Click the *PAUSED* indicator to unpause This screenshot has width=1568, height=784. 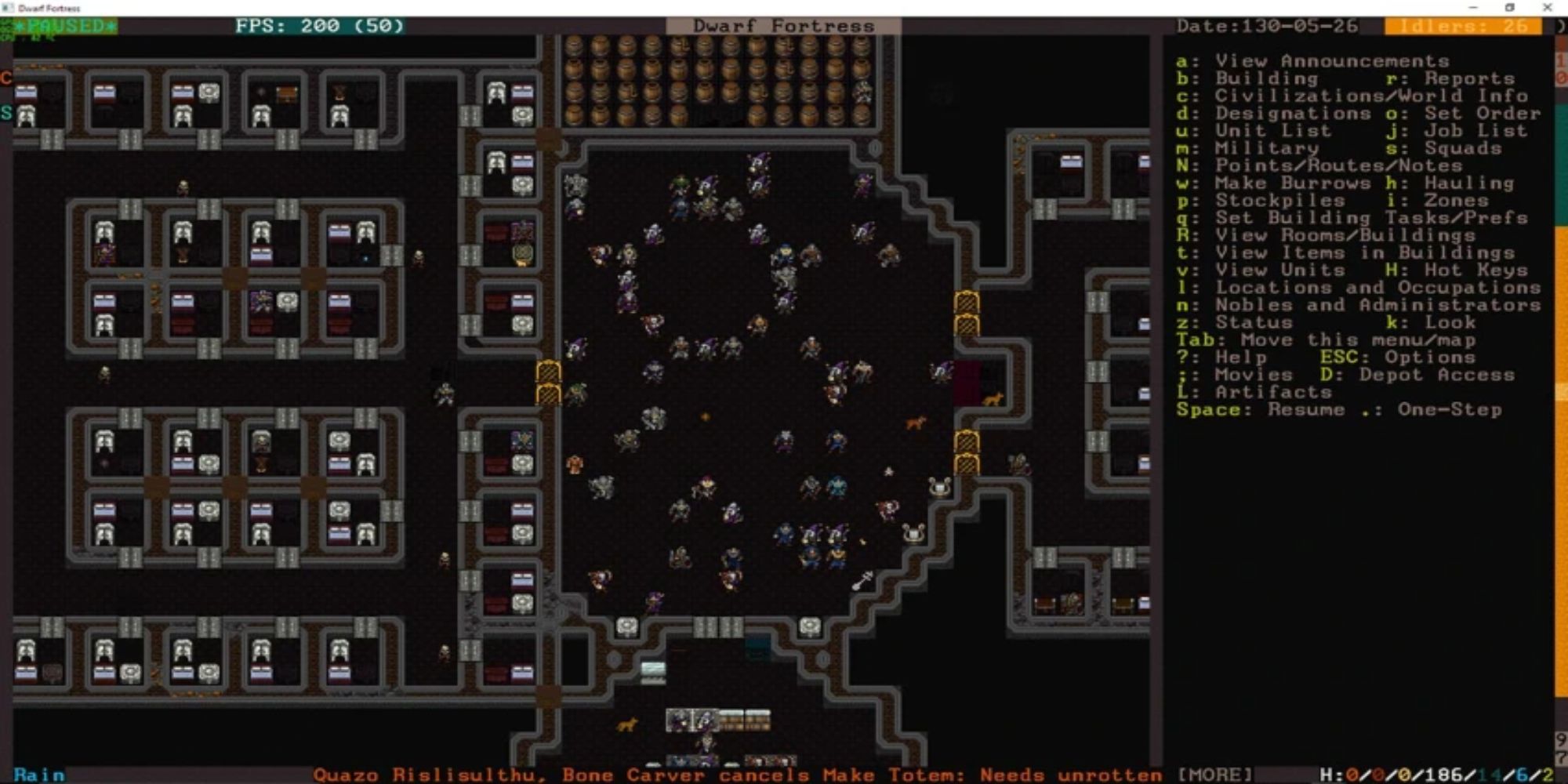tap(67, 25)
